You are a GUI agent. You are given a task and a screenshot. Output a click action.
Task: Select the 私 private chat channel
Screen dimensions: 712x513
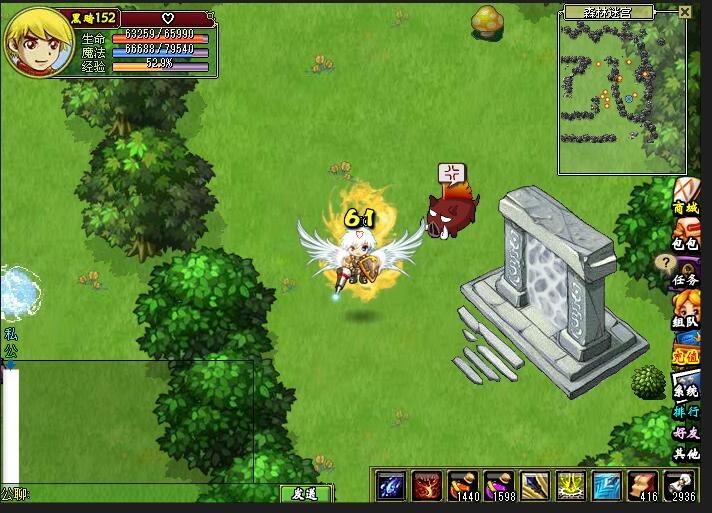coord(10,334)
